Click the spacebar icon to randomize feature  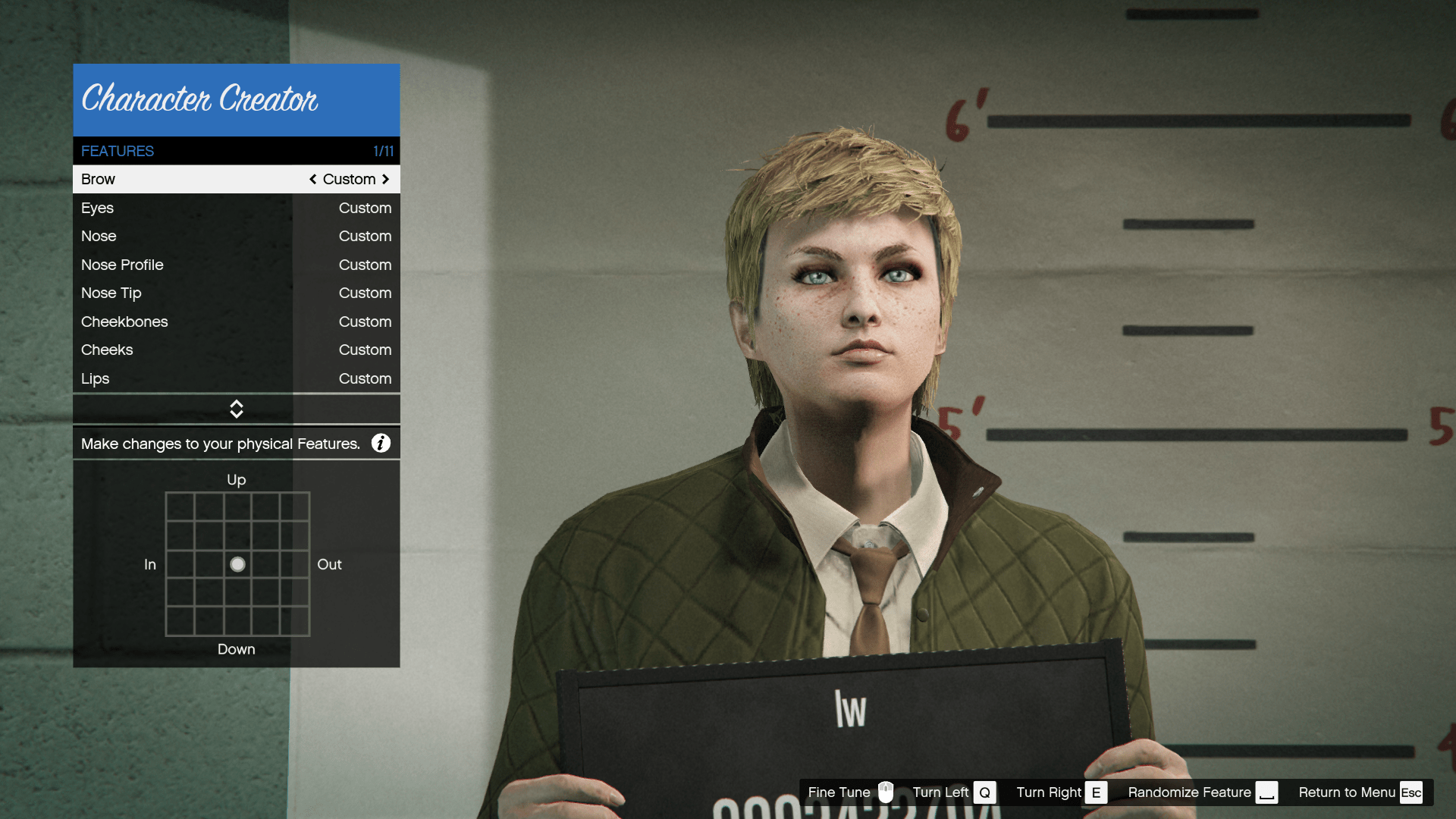1267,792
